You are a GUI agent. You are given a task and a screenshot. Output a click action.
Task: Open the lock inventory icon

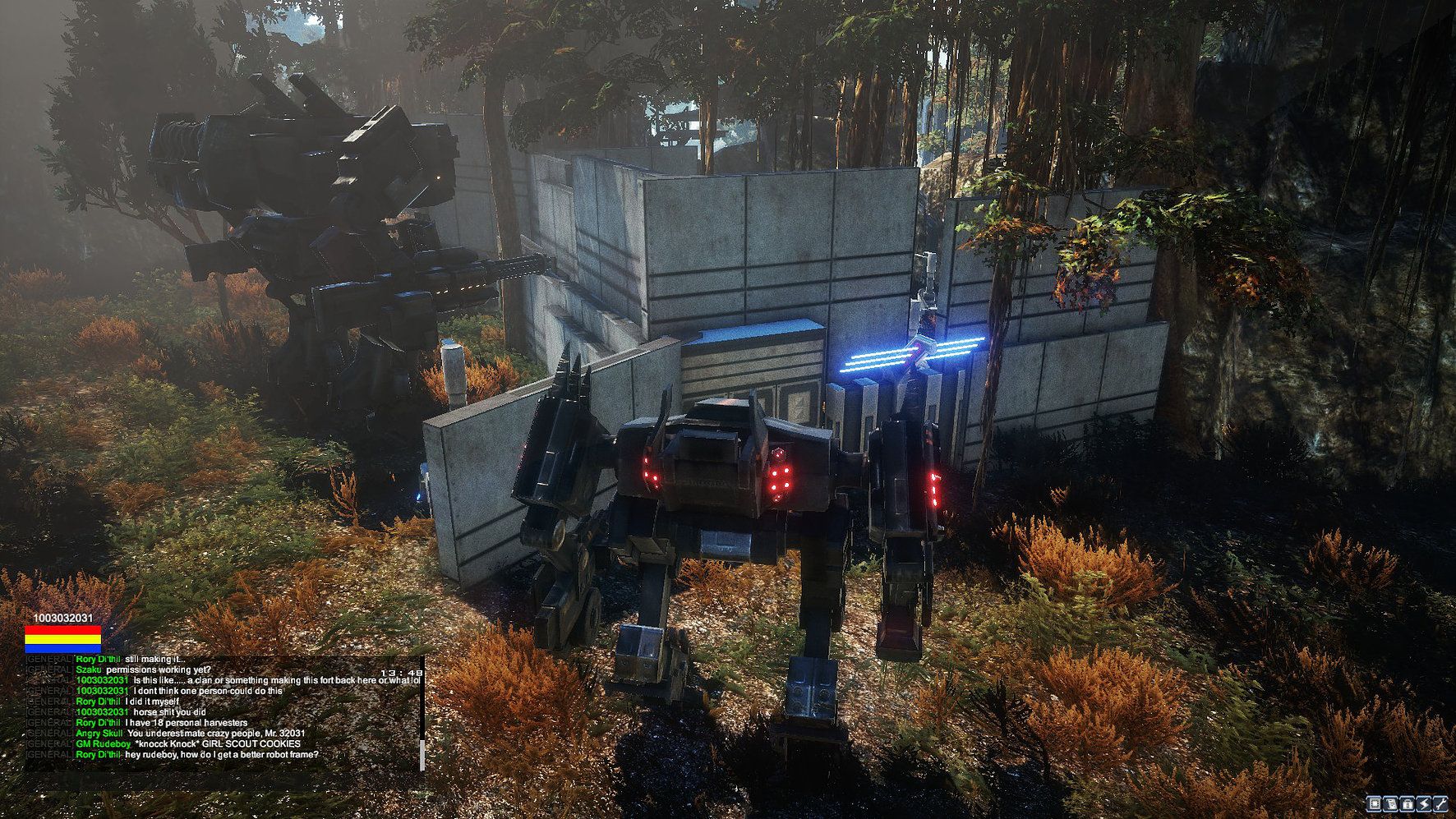pos(1407,803)
